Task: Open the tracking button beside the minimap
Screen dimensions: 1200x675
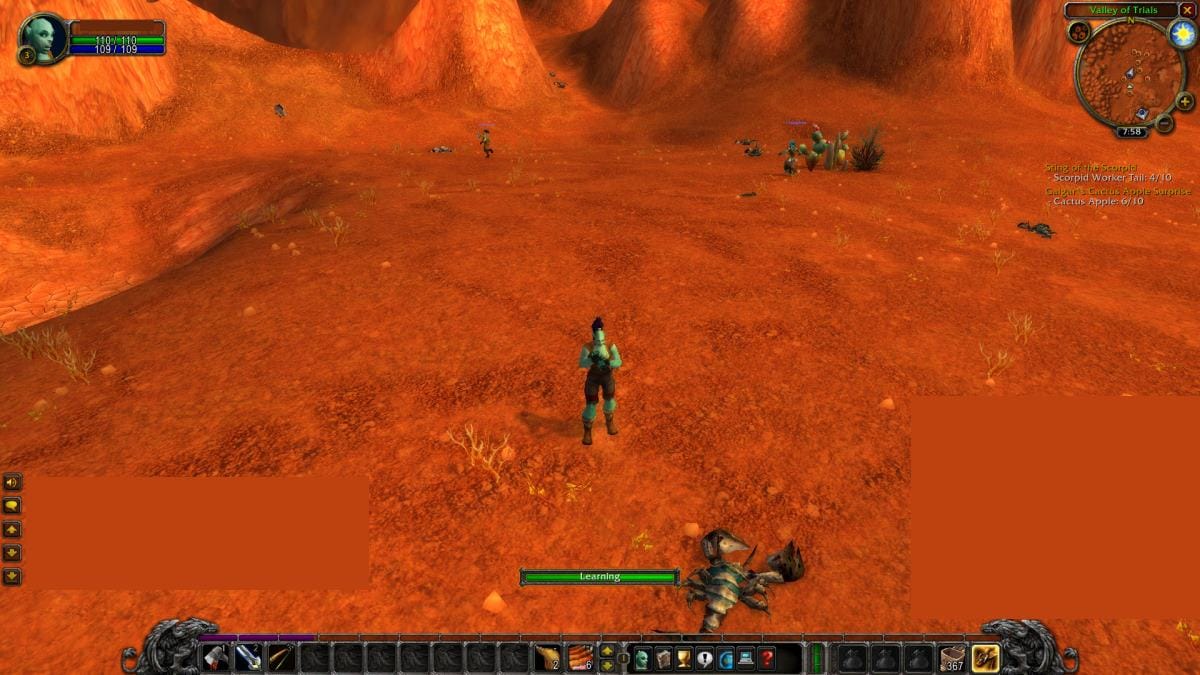Action: [1079, 33]
